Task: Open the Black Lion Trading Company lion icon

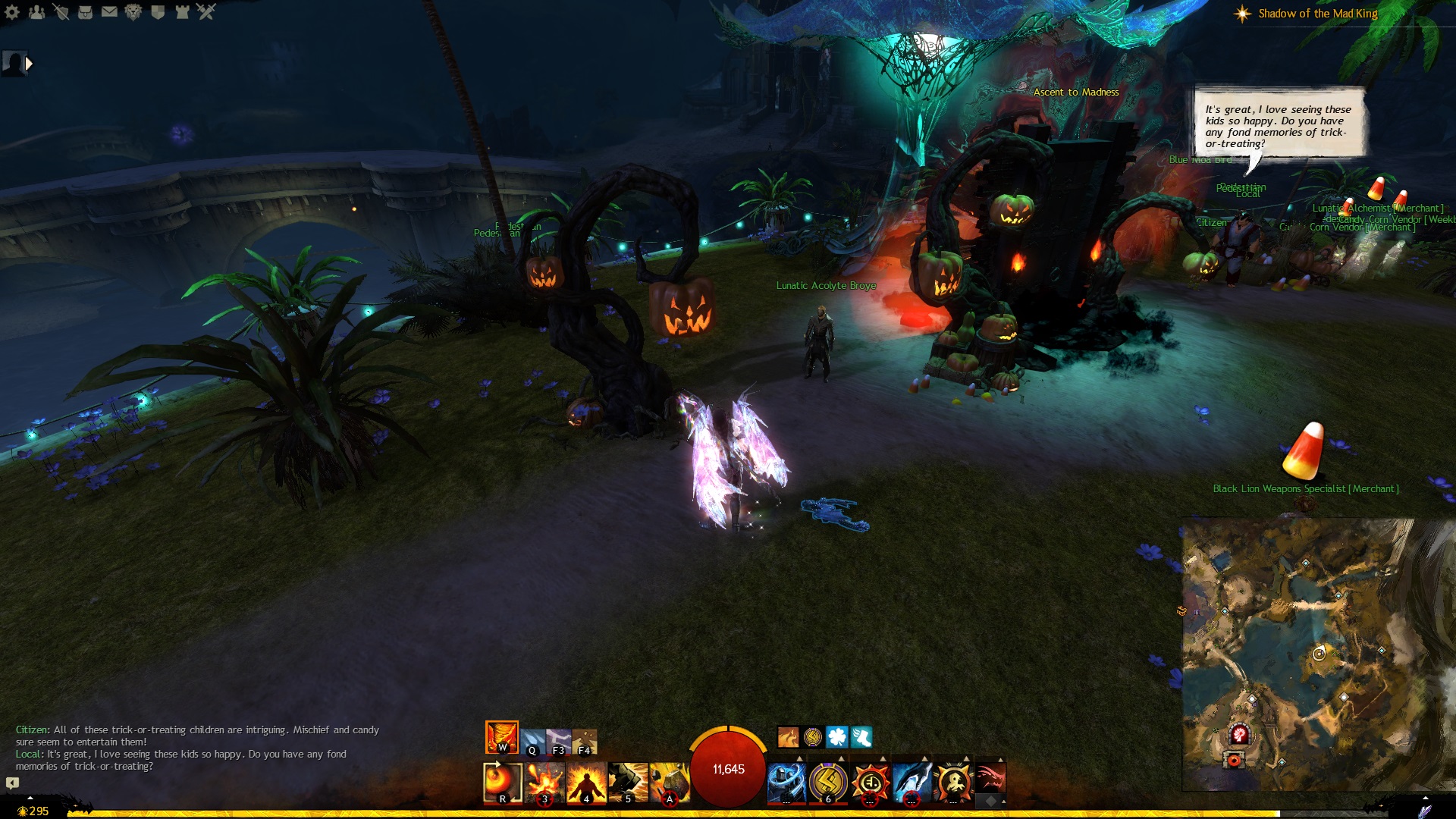Action: point(133,12)
